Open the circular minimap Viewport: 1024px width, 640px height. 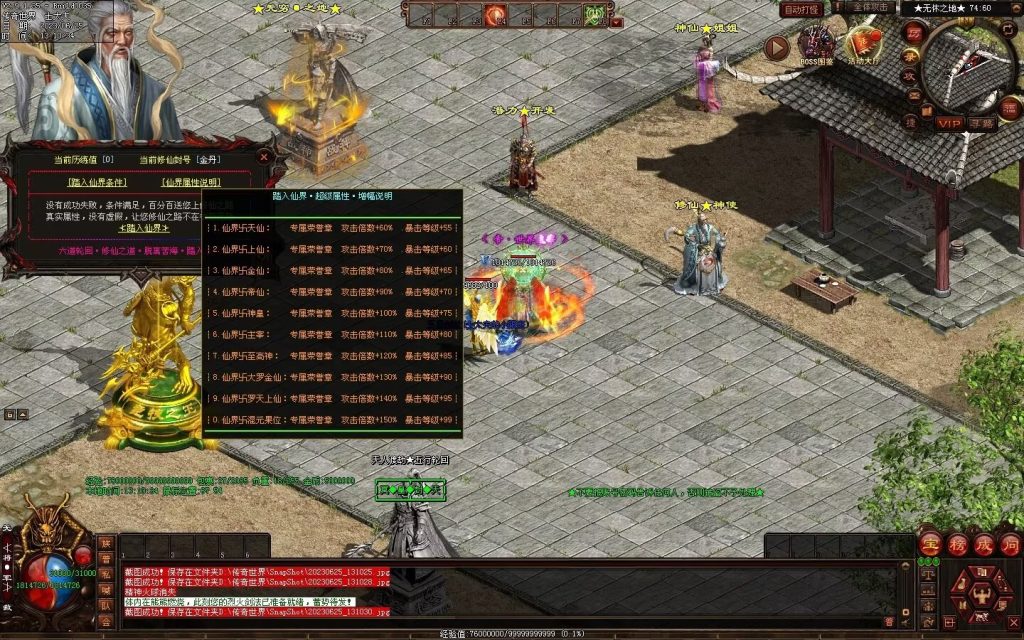[x=968, y=65]
